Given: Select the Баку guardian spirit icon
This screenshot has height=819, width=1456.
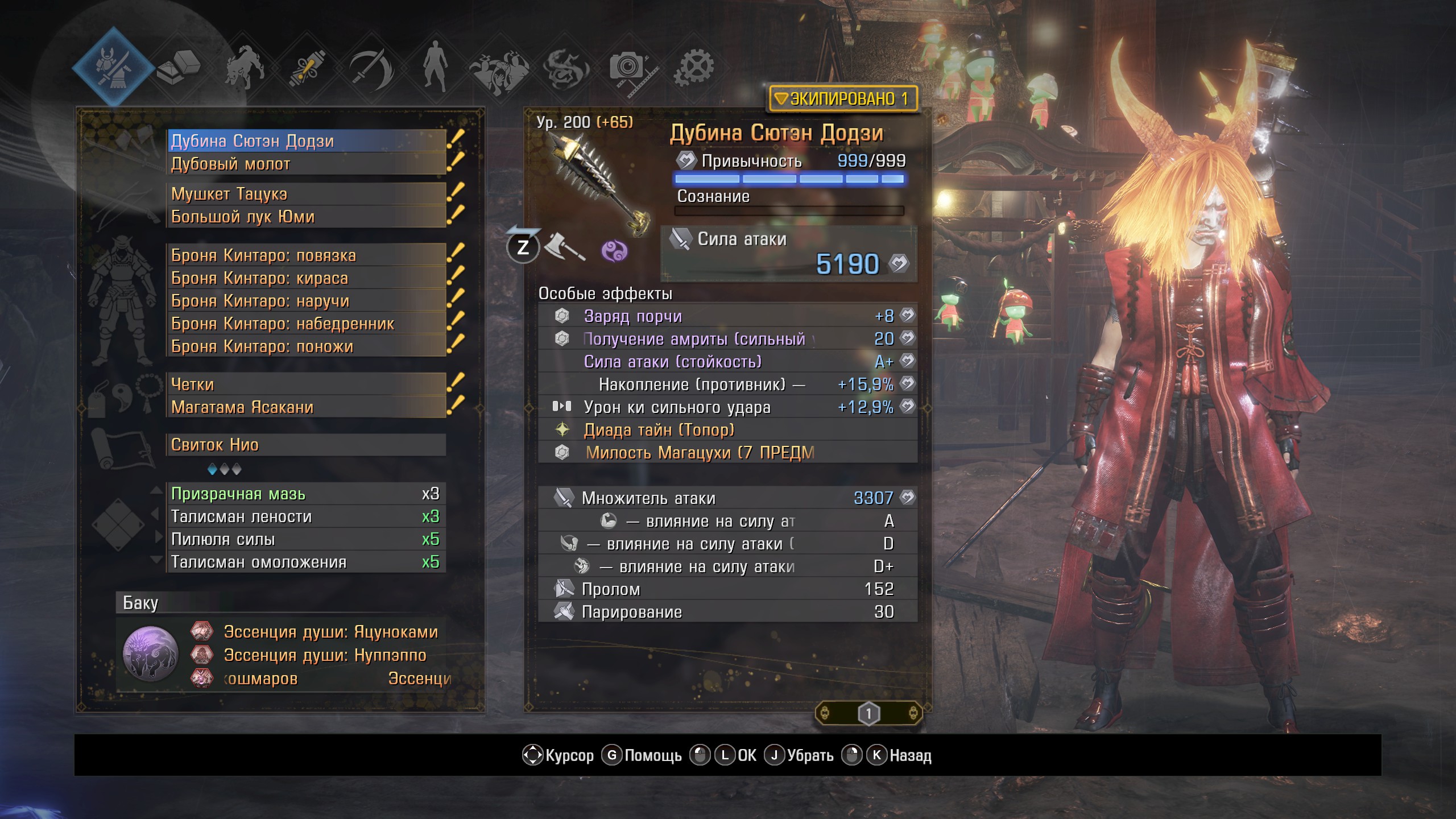Looking at the screenshot, I should [151, 654].
